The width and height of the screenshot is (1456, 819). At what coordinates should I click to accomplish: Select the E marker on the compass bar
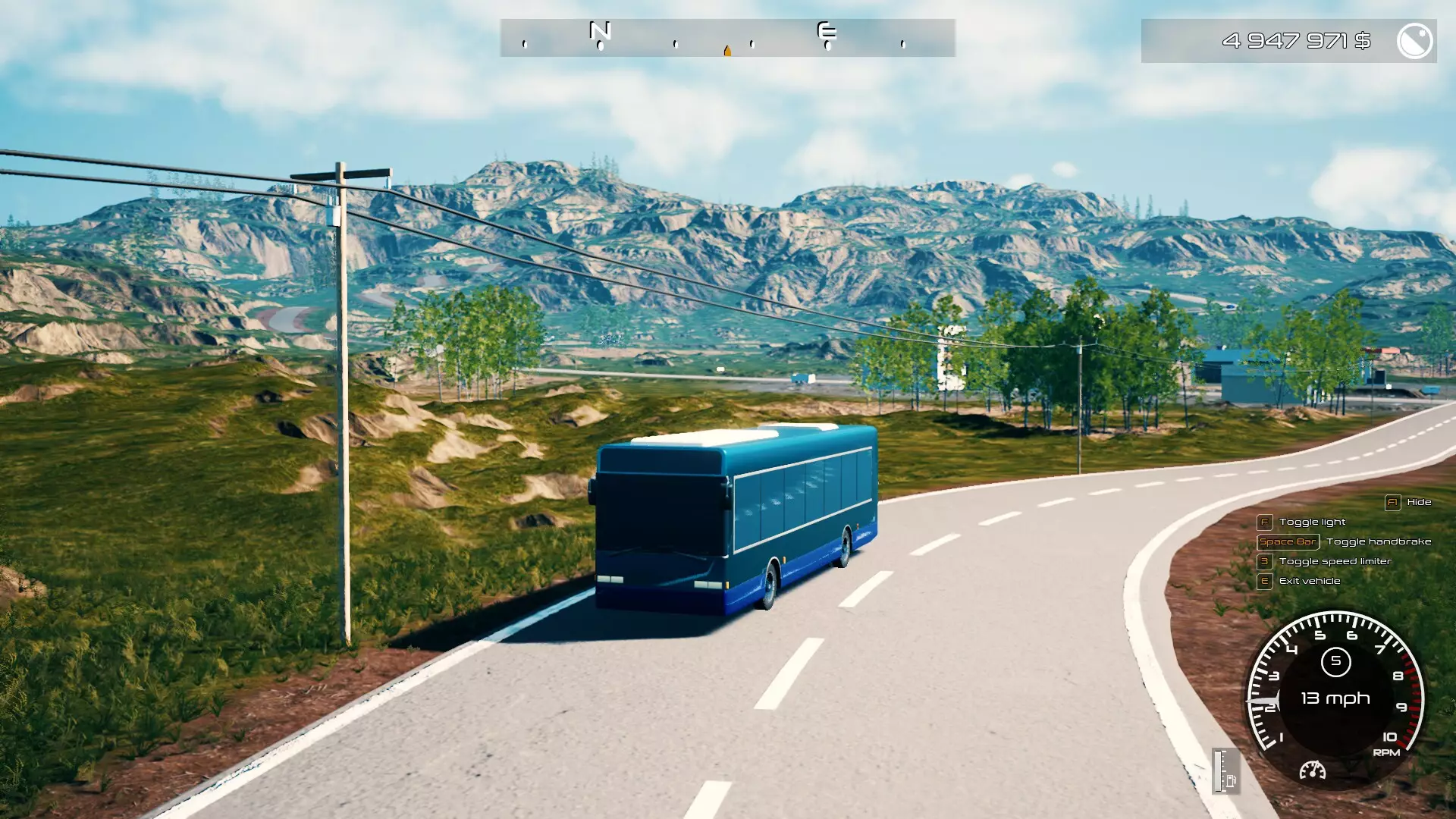pos(826,33)
